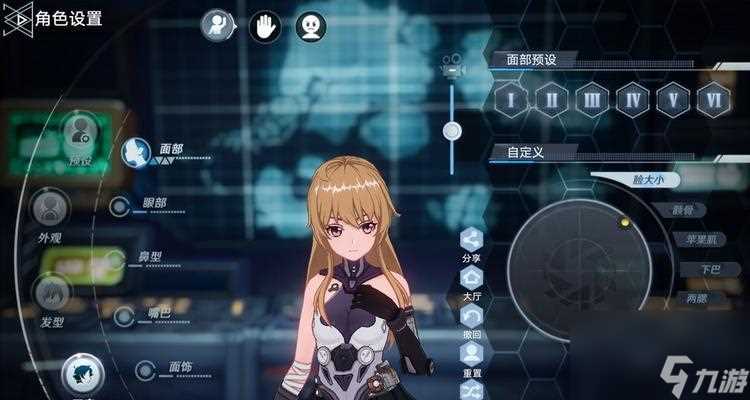The width and height of the screenshot is (750, 400).
Task: Click the camera zoom slider handle
Action: point(452,130)
